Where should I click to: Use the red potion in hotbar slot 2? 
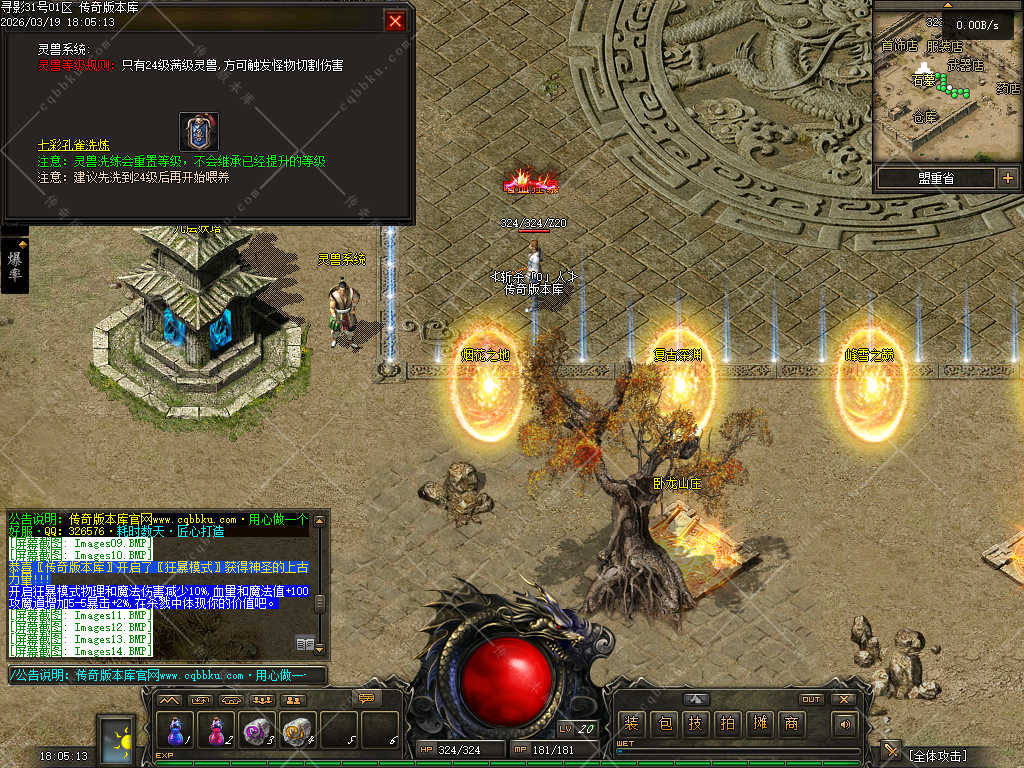[x=216, y=730]
